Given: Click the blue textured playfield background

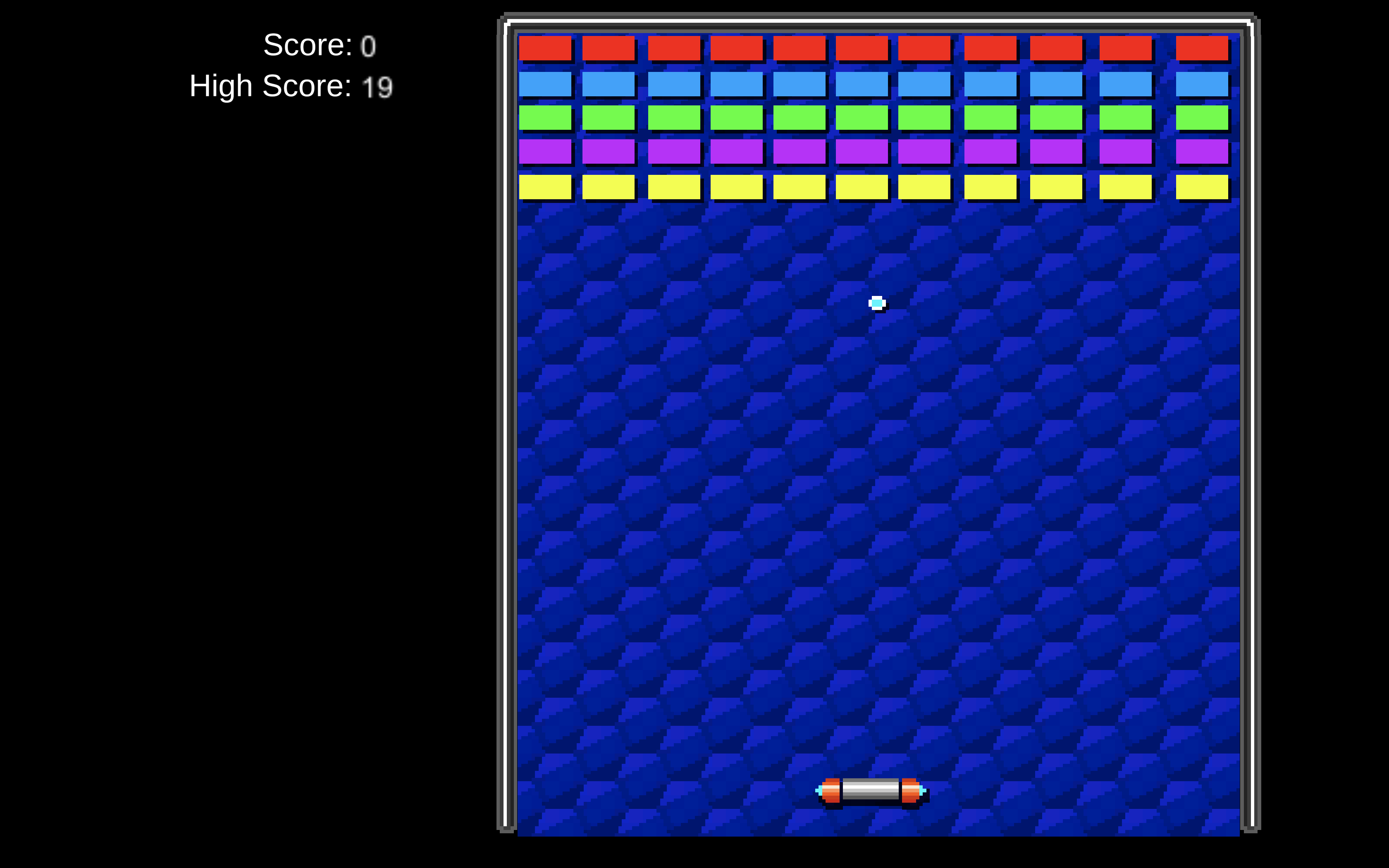Looking at the screenshot, I should click(689, 517).
